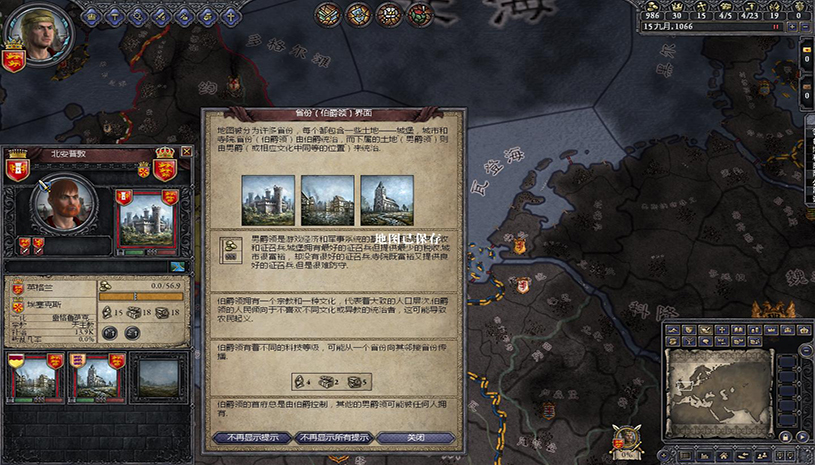Choose 'Don't show any hints again'

pos(333,437)
